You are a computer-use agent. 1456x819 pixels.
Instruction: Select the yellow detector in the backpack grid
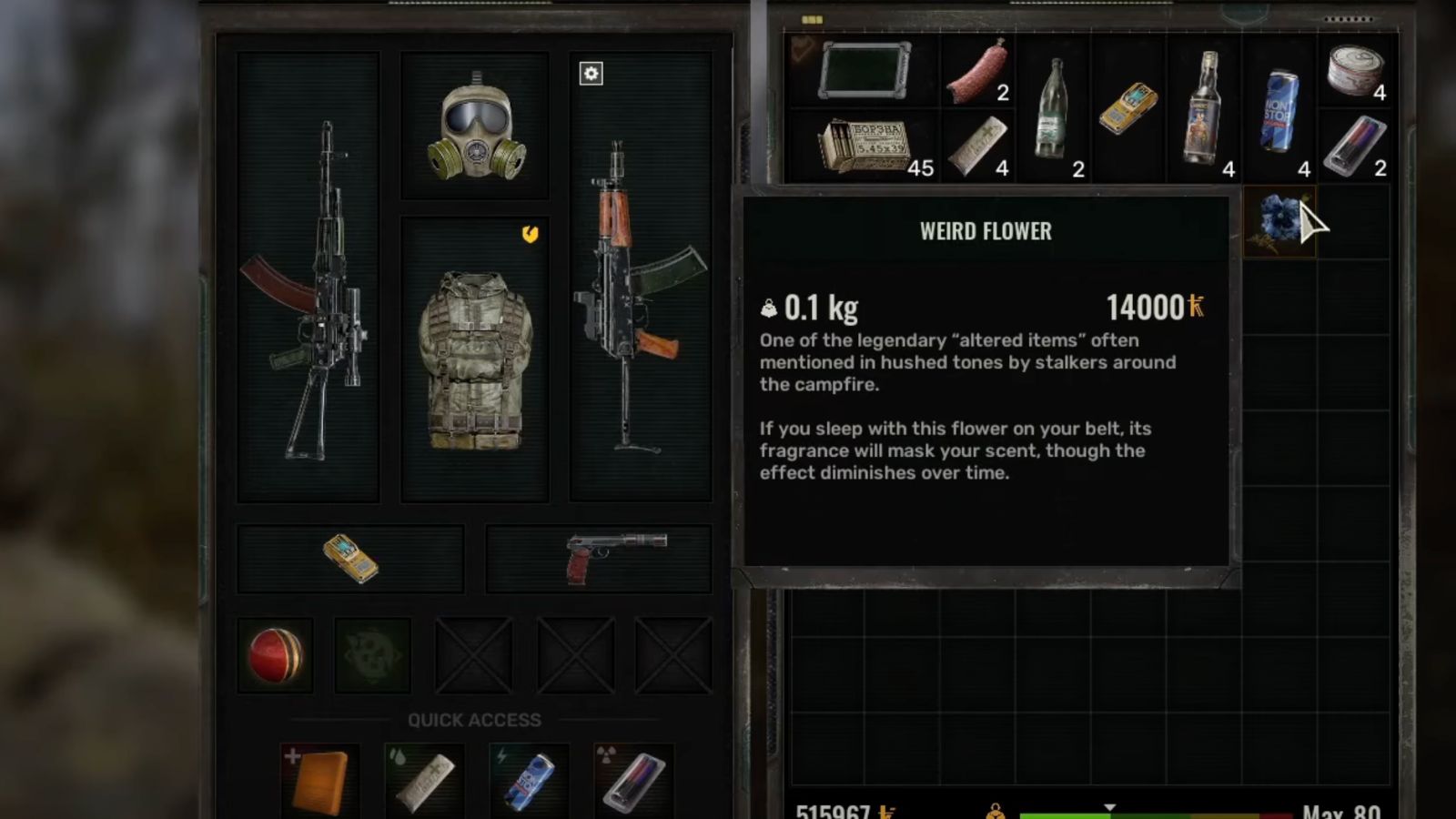(1128, 107)
